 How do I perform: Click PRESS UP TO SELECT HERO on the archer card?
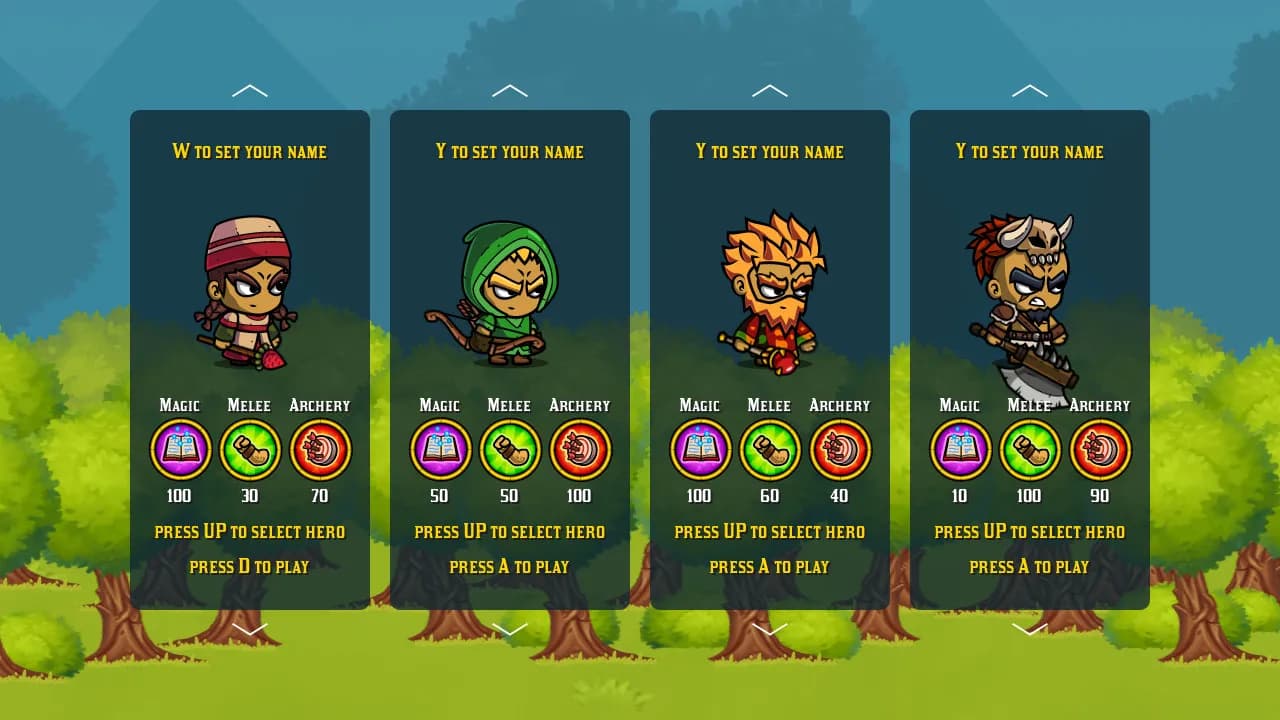tap(510, 531)
